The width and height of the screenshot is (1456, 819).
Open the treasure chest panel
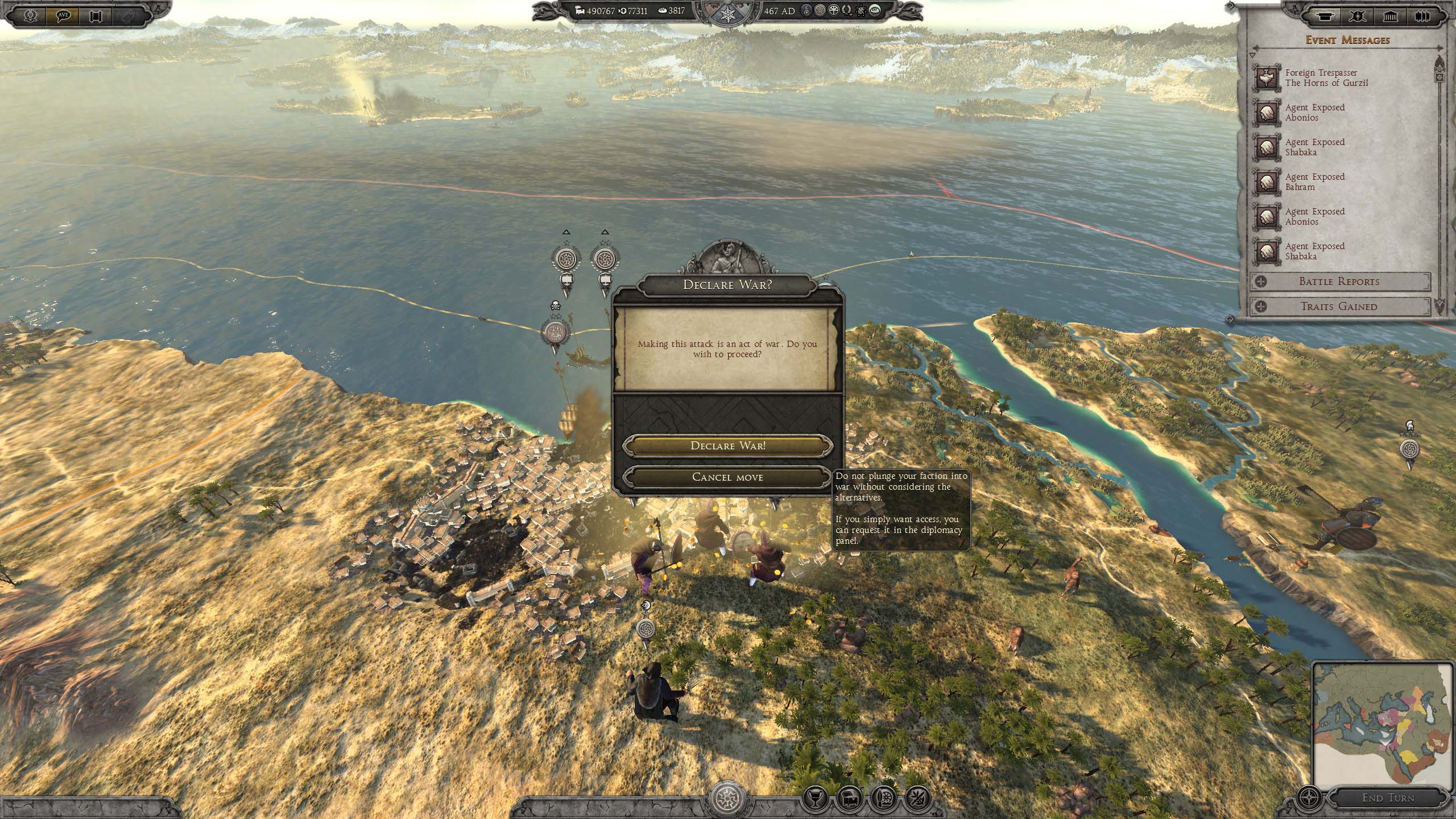click(849, 799)
